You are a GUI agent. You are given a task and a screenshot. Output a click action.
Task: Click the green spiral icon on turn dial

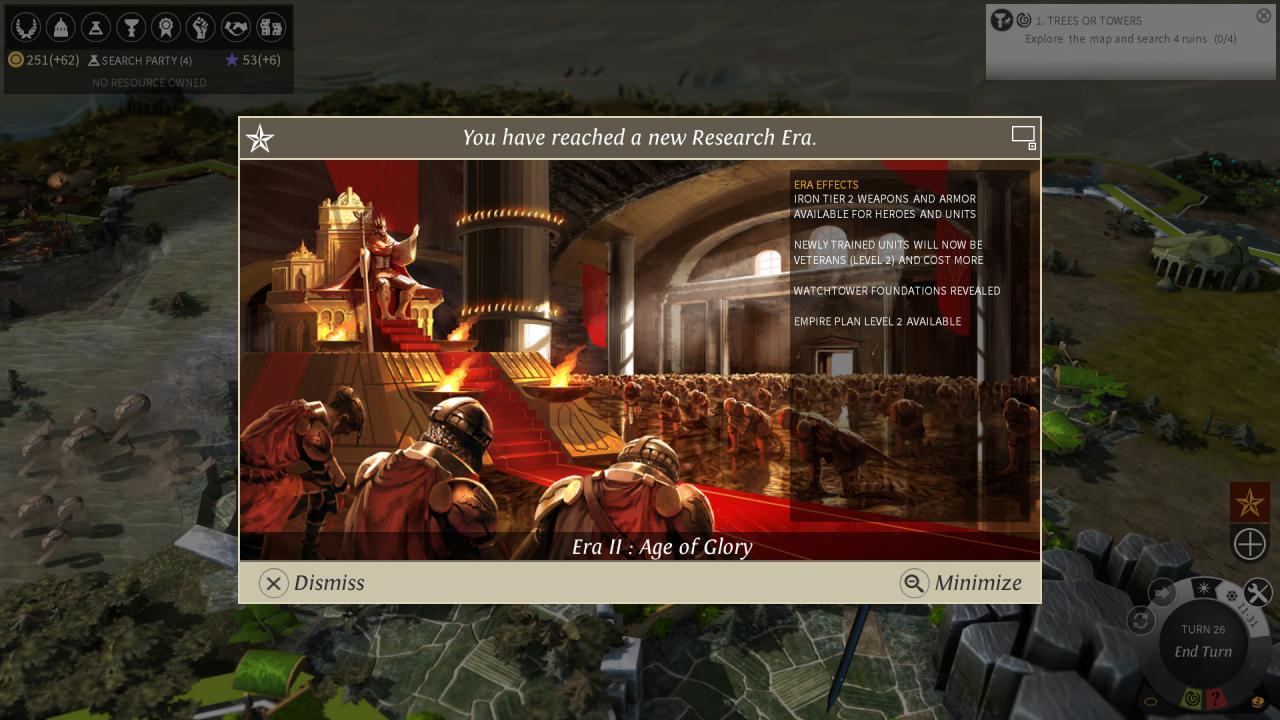[1191, 699]
